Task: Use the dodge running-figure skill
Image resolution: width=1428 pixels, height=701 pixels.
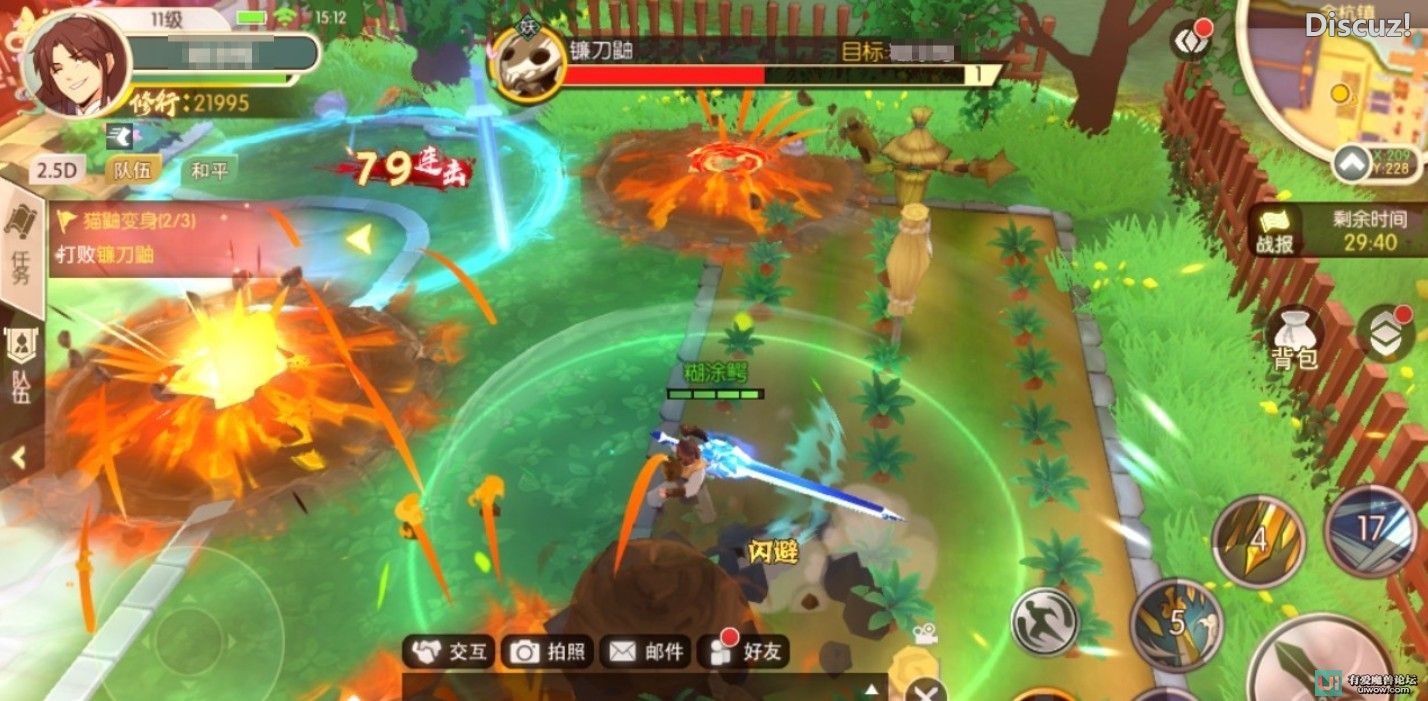Action: pyautogui.click(x=1045, y=621)
